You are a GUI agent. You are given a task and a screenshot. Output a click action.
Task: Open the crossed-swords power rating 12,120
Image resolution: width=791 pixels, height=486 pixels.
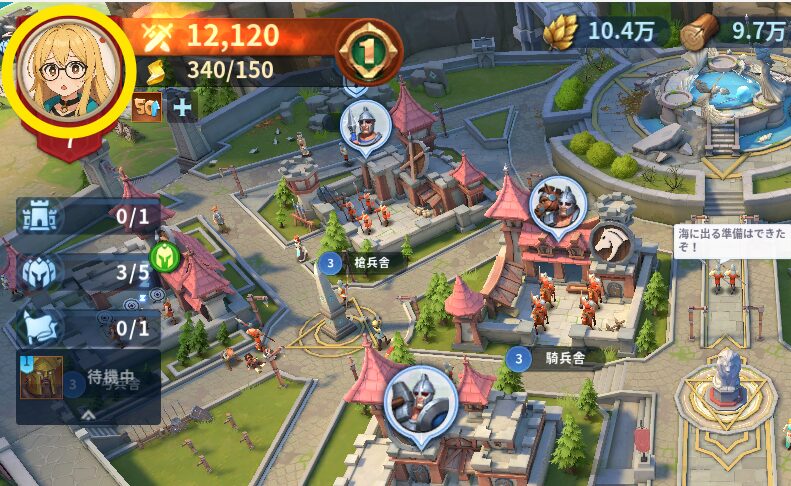(230, 37)
